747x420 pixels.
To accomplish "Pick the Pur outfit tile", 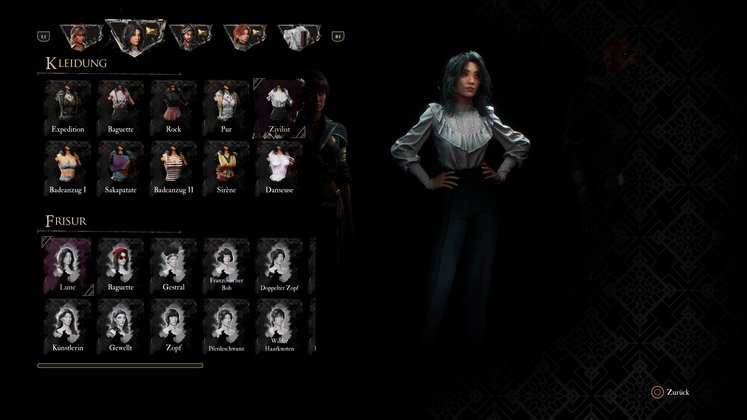I will point(226,106).
